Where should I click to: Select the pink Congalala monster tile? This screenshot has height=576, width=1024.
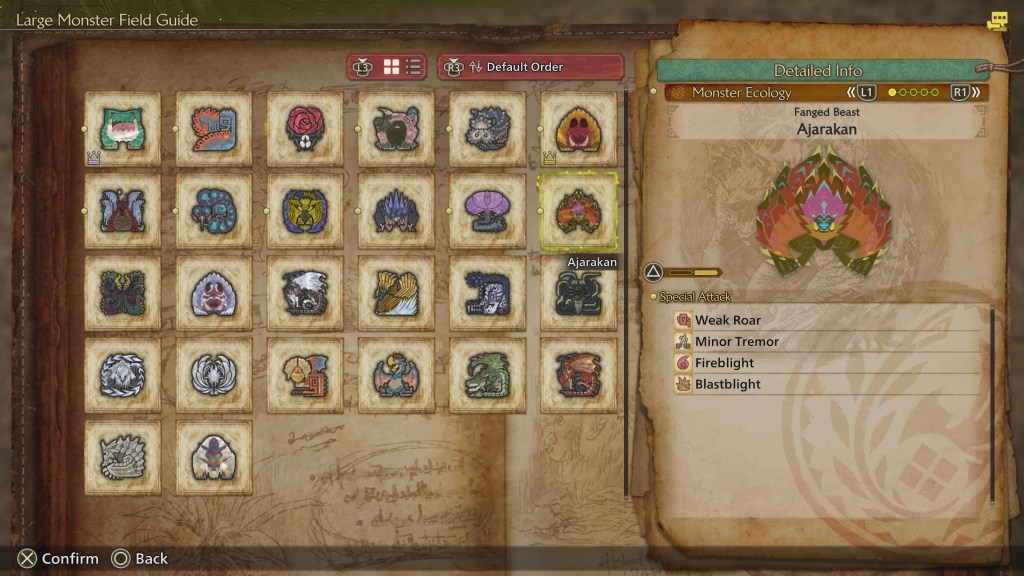click(396, 129)
